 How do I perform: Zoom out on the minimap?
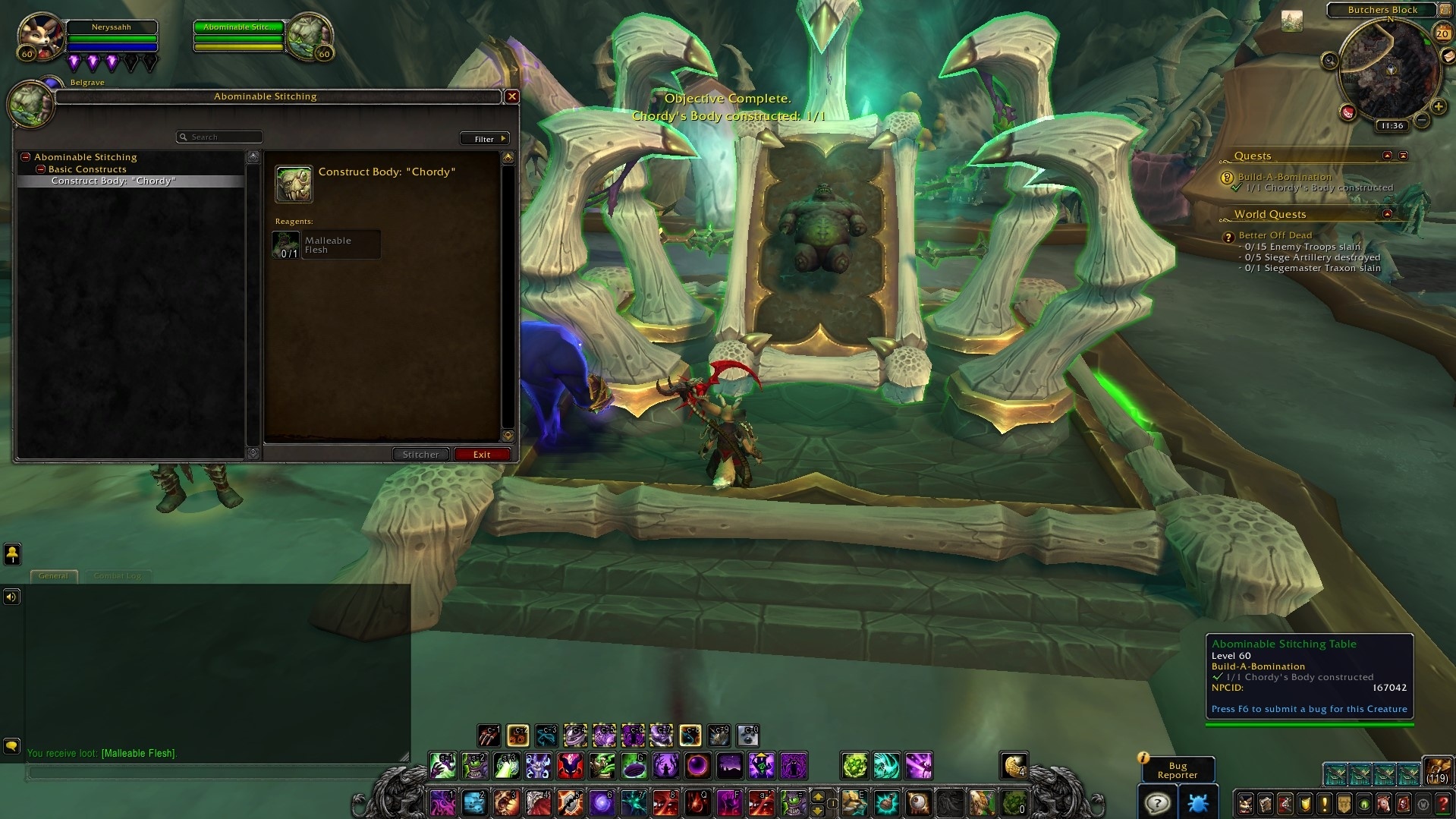point(1422,120)
